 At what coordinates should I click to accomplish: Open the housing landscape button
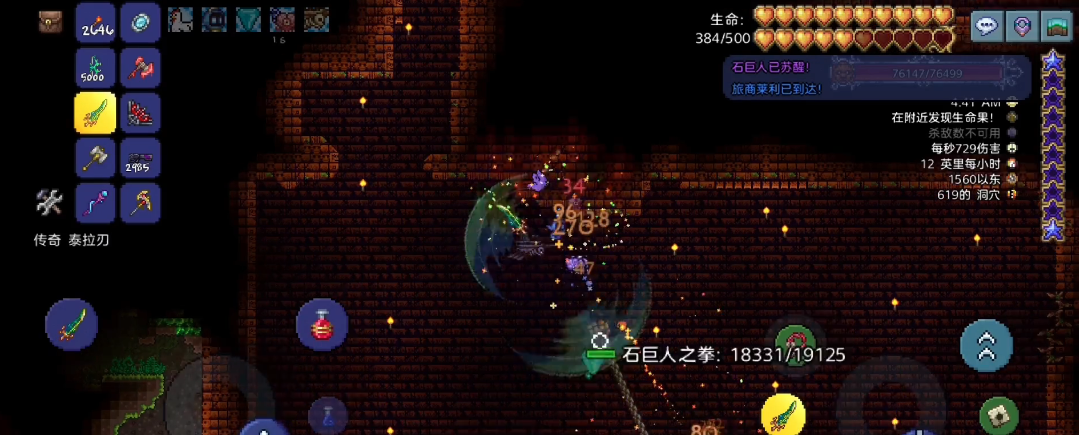pyautogui.click(x=1056, y=27)
